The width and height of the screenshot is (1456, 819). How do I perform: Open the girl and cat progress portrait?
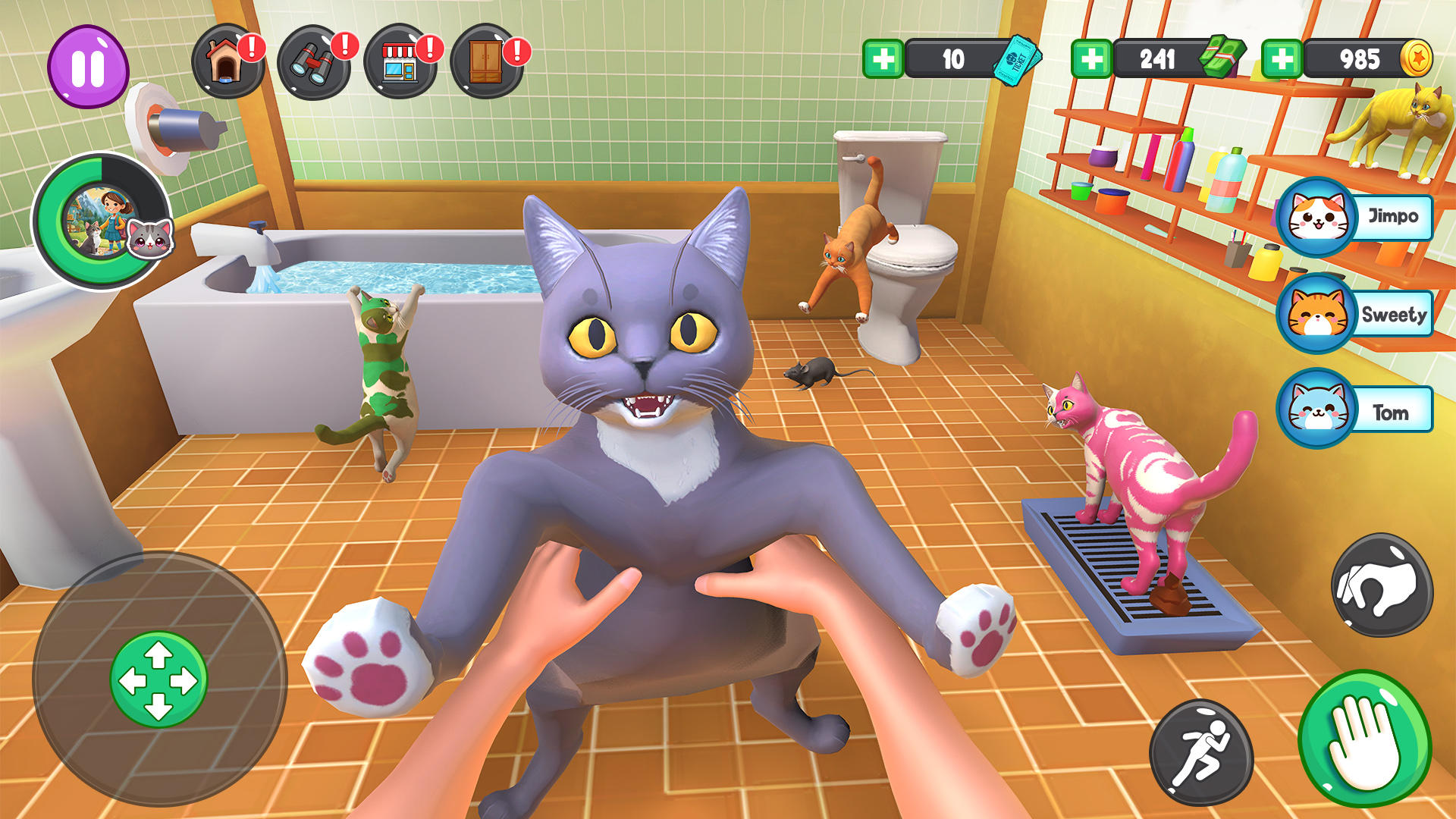pyautogui.click(x=102, y=221)
